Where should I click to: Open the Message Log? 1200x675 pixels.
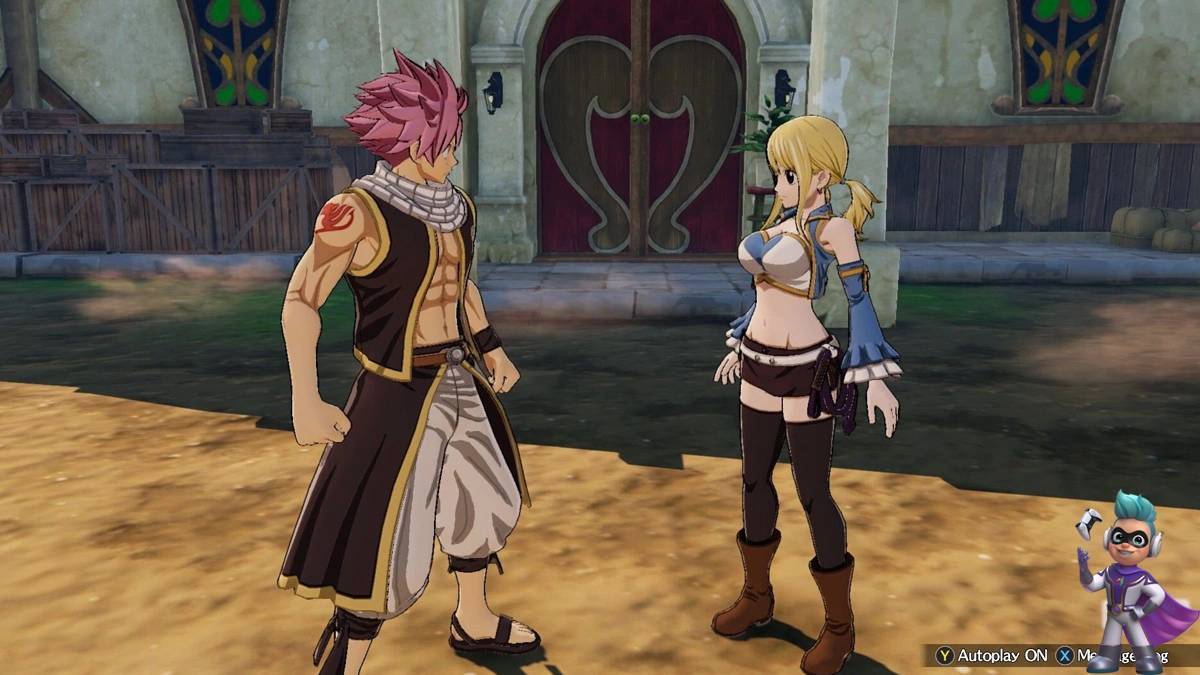(1112, 656)
